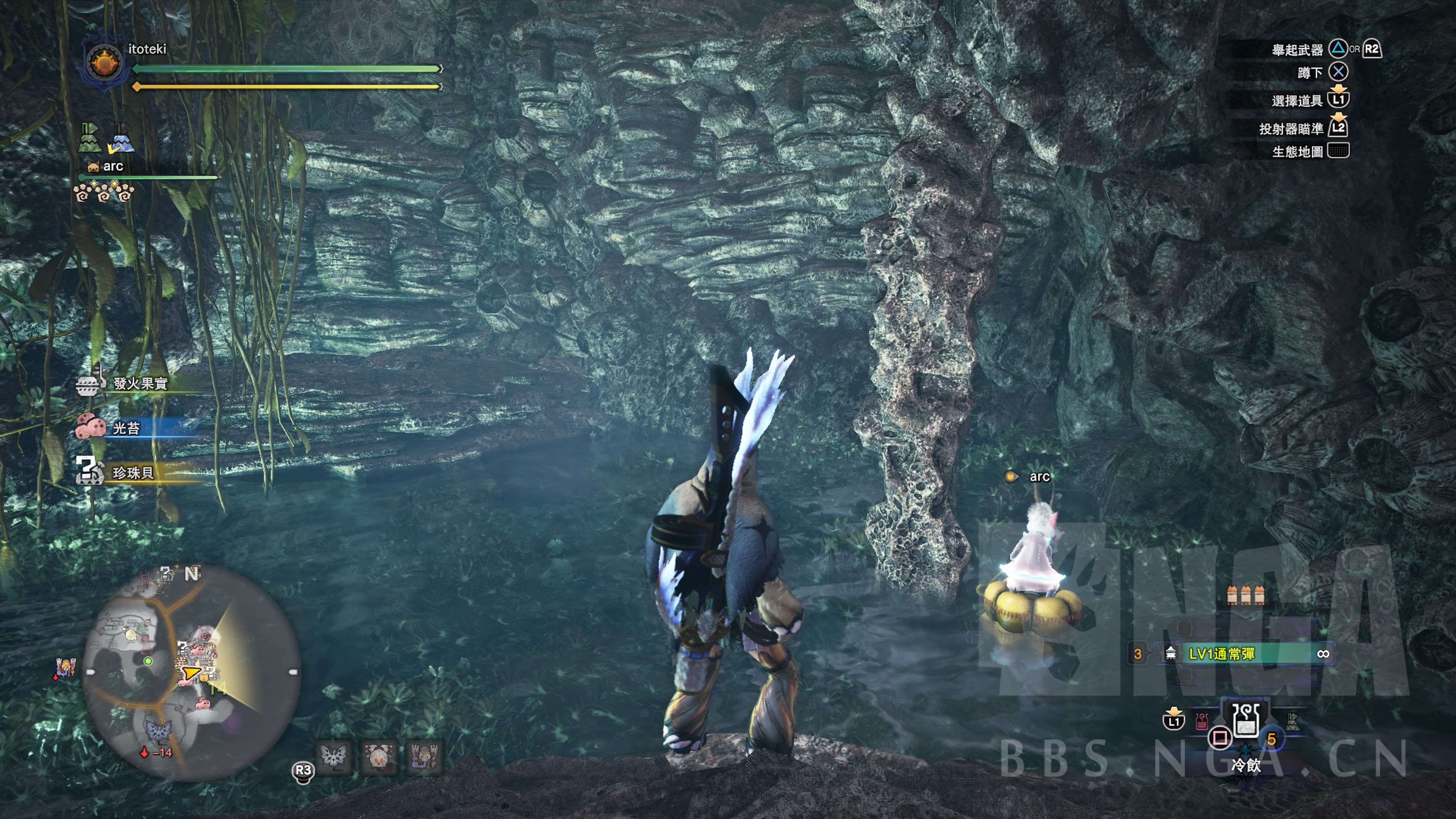This screenshot has width=1456, height=819.
Task: Click the white moth monster icon slot
Action: pyautogui.click(x=334, y=756)
